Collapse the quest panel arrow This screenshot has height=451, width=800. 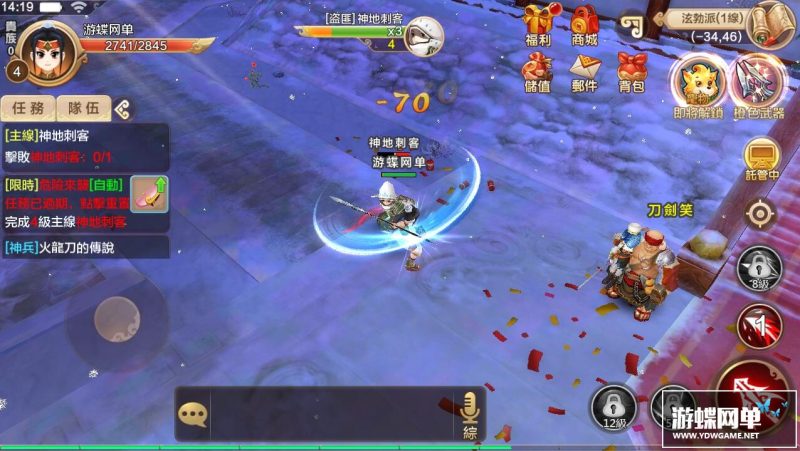point(121,108)
